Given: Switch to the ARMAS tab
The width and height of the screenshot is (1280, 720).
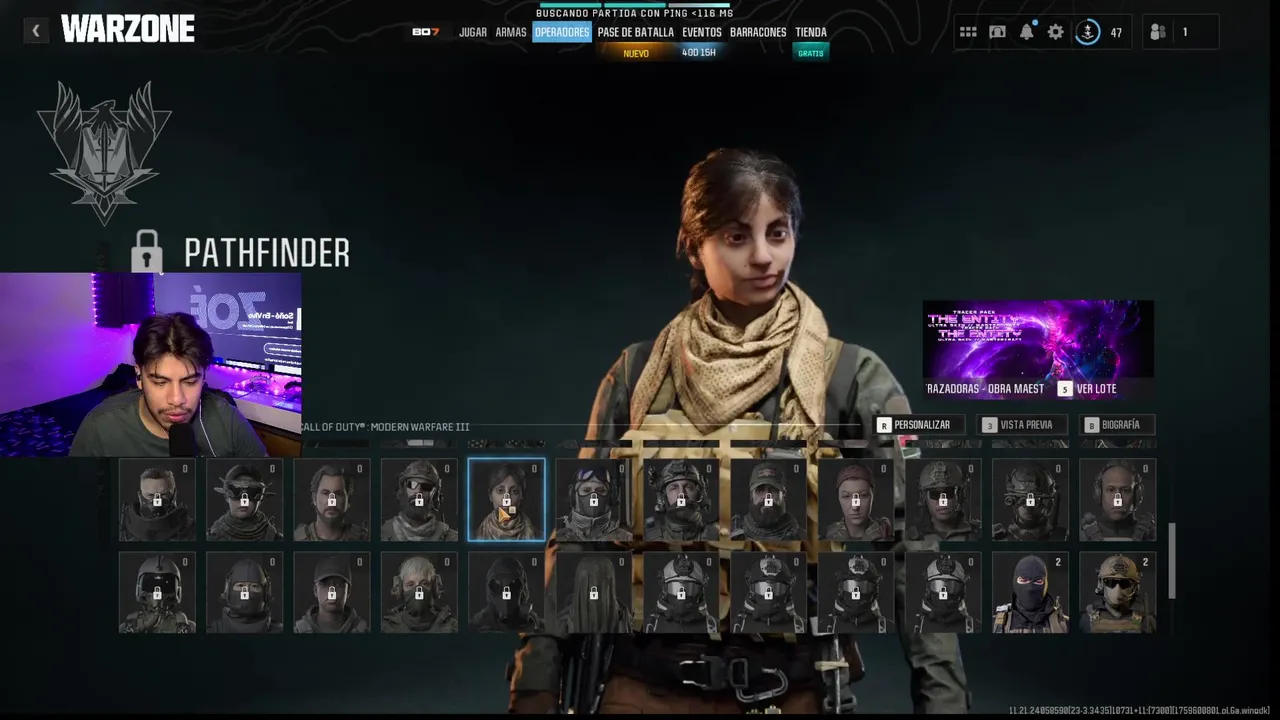Looking at the screenshot, I should 510,32.
